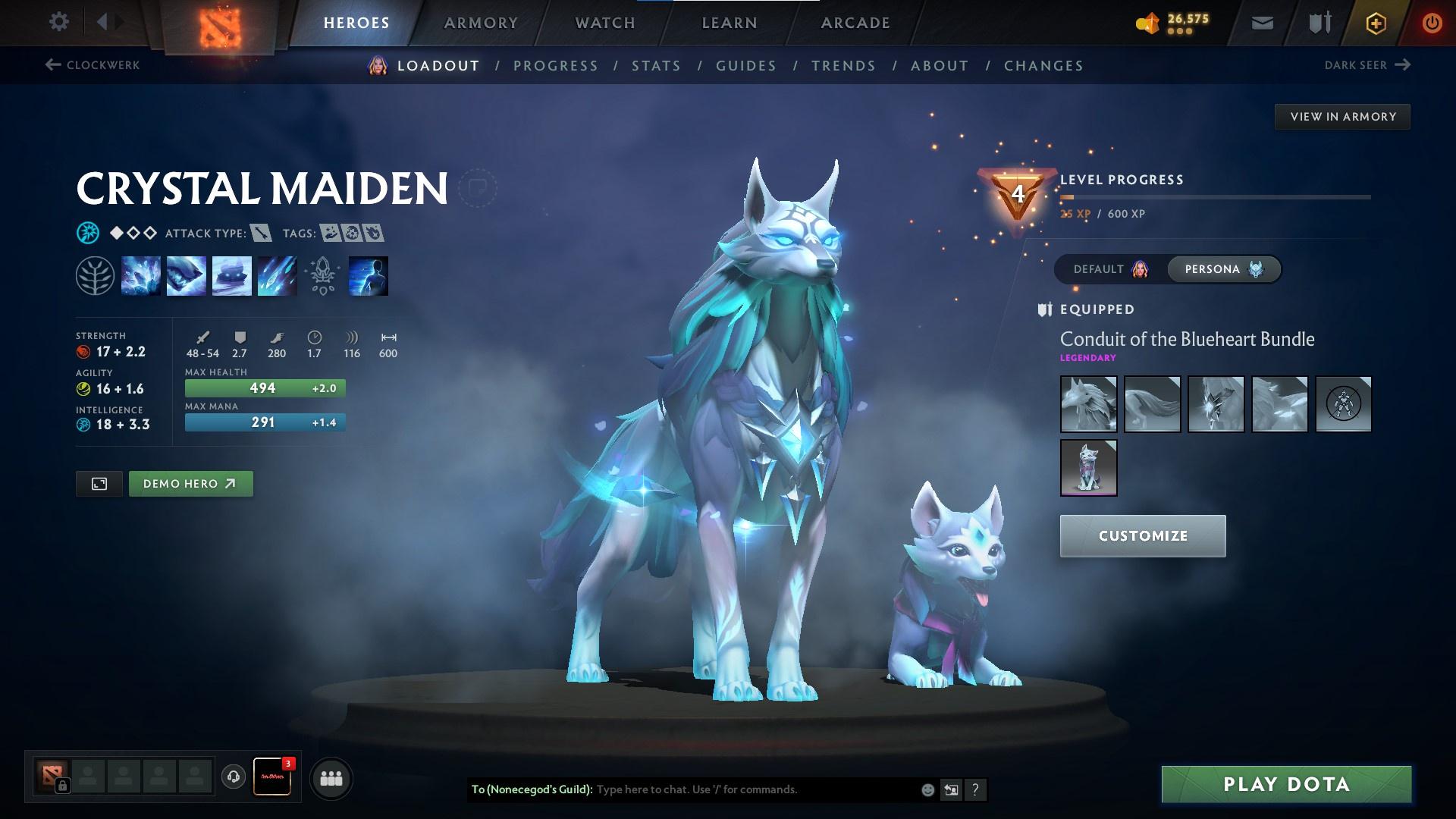Open the talent tree icon
Viewport: 1456px width, 819px height.
pos(93,275)
